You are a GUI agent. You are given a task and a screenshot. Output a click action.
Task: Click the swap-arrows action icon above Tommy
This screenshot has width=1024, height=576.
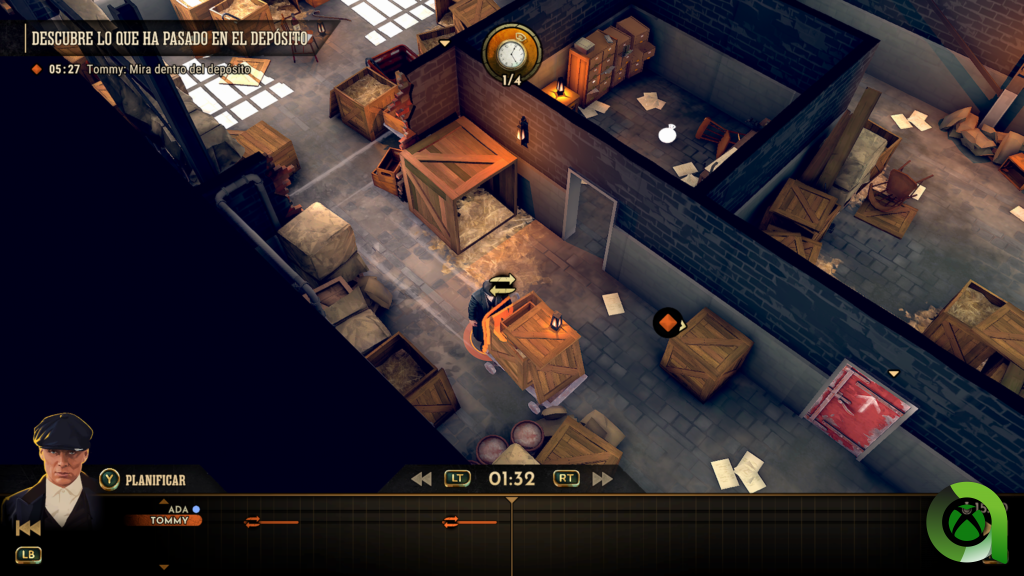point(502,285)
